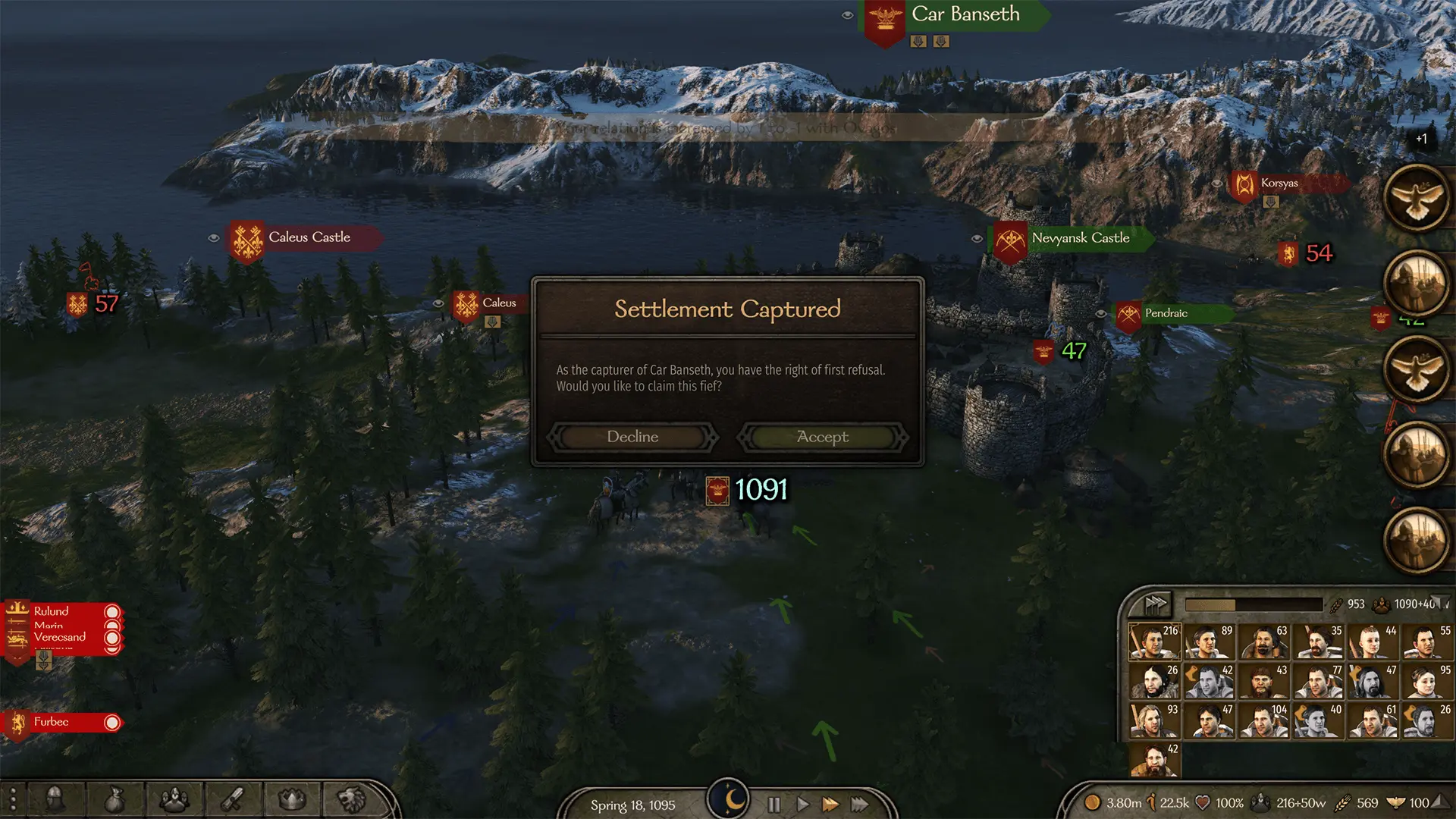Toggle the tracking eye beside Pendraic

(x=1101, y=313)
